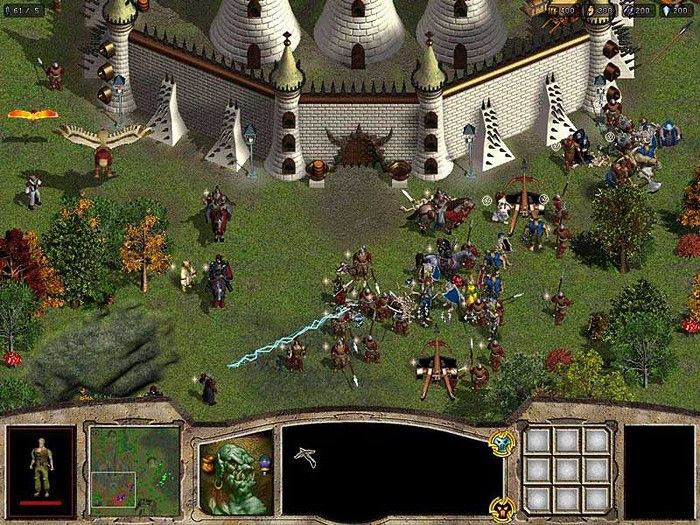Click the crossbow icon in the black panel
The image size is (700, 525).
(305, 456)
